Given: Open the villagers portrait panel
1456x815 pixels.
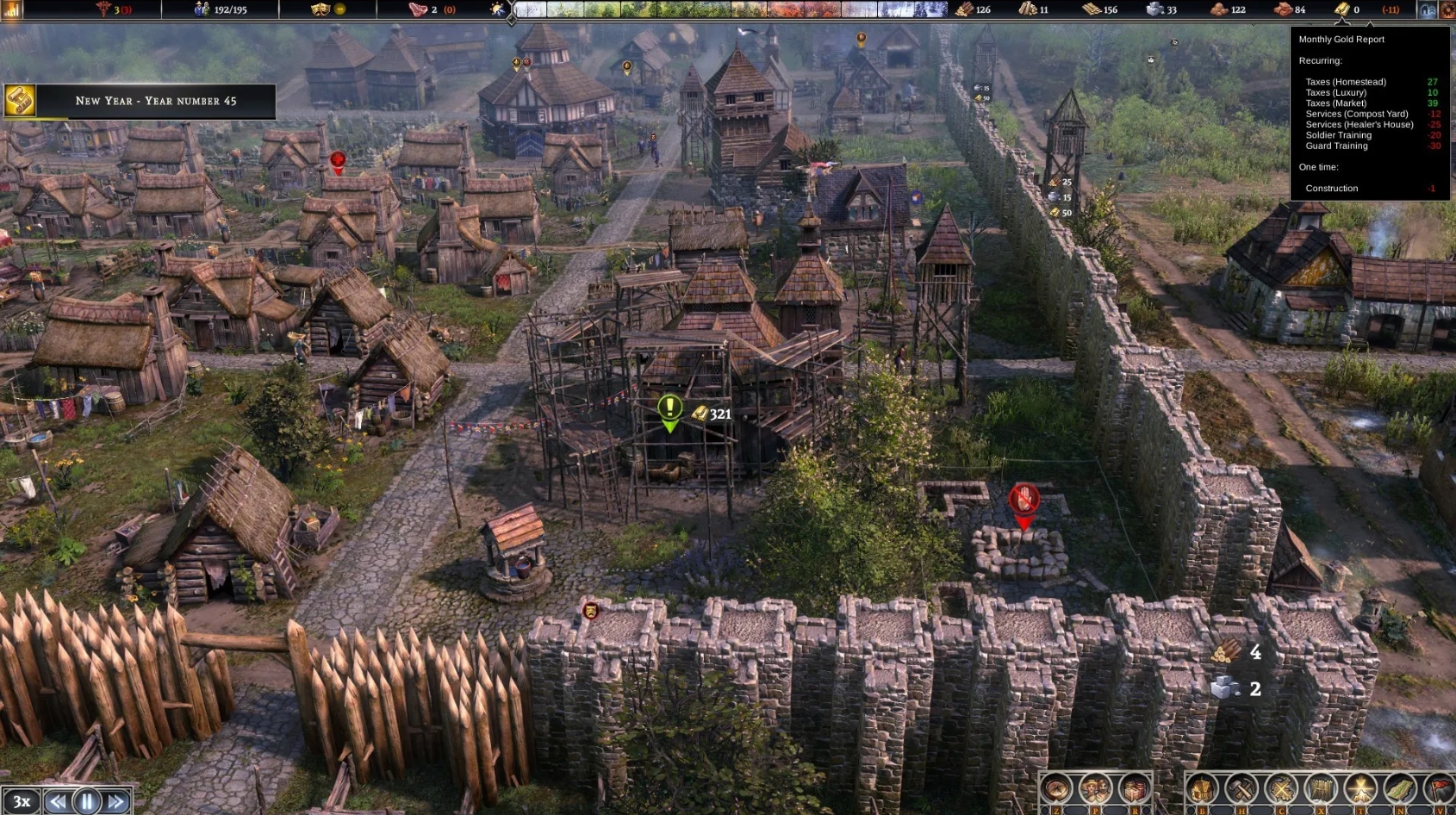Looking at the screenshot, I should tap(1095, 789).
